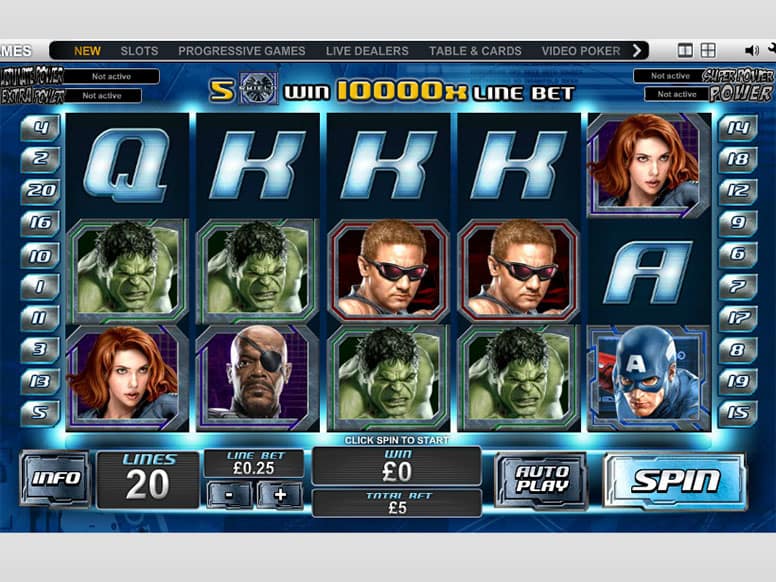The image size is (776, 582).
Task: Increase line bet with the plus button
Action: [x=279, y=494]
